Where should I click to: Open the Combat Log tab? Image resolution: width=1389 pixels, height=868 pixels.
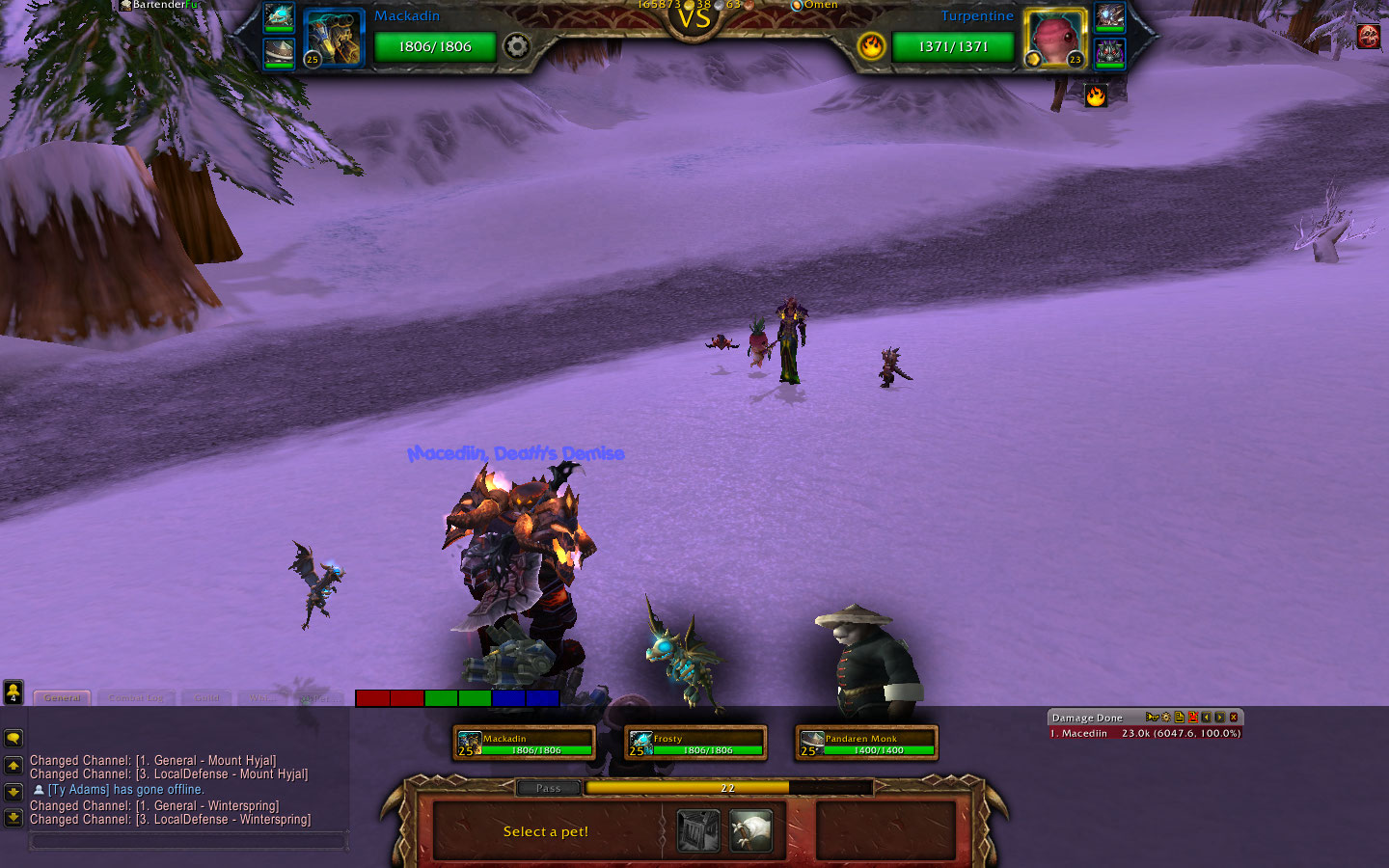[x=136, y=697]
